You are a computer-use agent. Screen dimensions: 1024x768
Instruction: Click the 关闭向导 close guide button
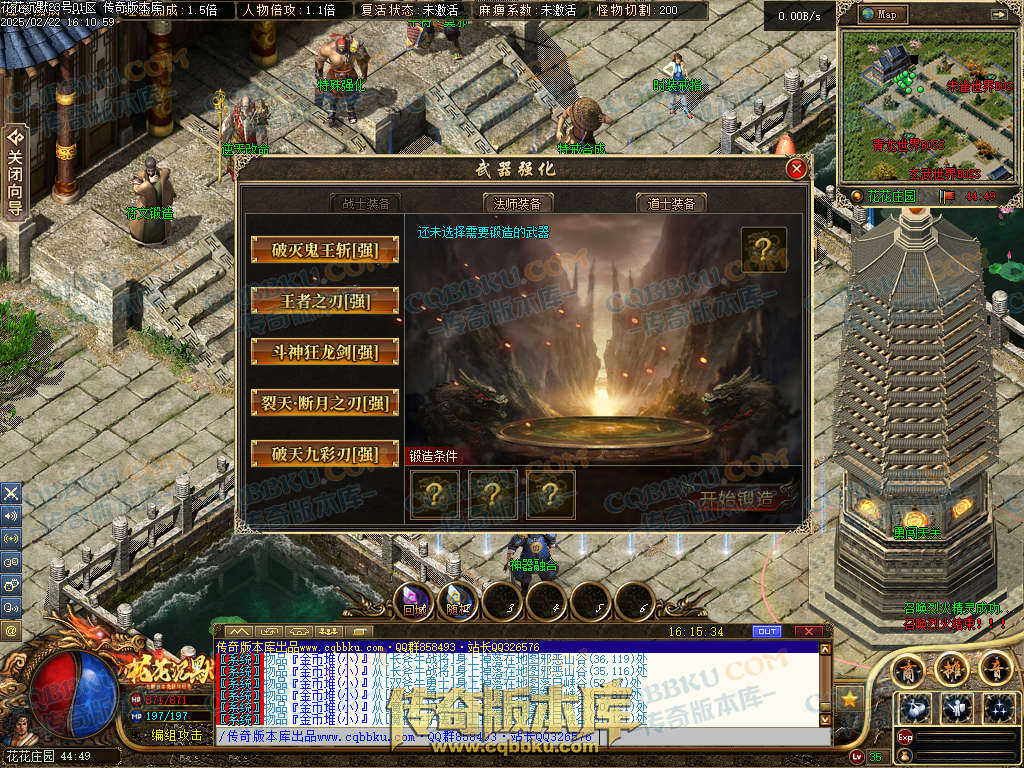click(x=15, y=170)
